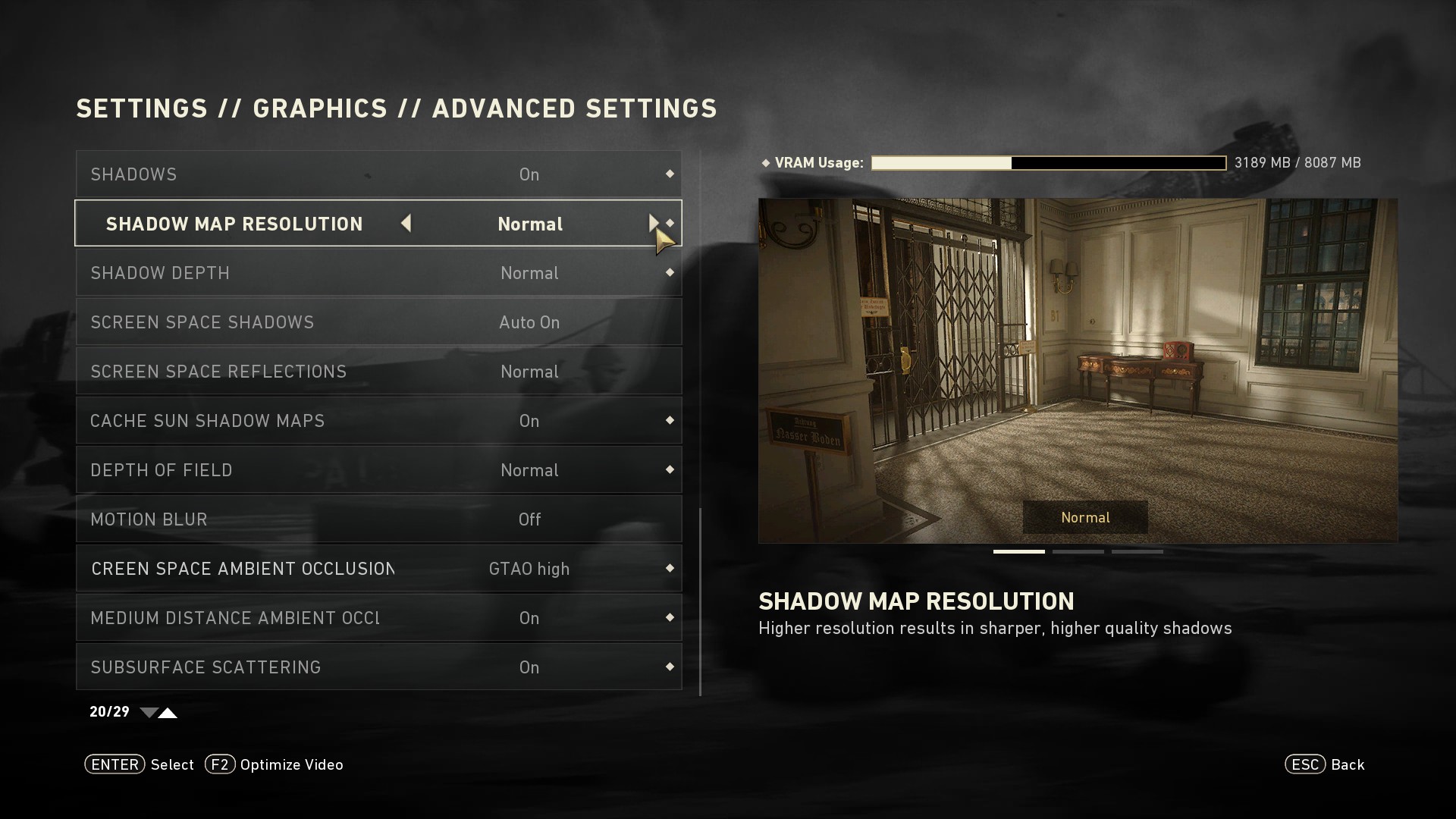This screenshot has height=819, width=1456.
Task: Open the Cache Sun Shadow Maps setting
Action: (378, 421)
